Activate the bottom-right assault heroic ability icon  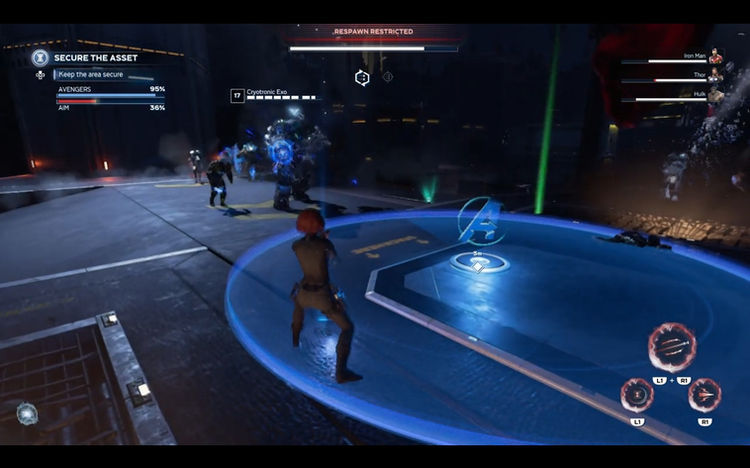(705, 395)
